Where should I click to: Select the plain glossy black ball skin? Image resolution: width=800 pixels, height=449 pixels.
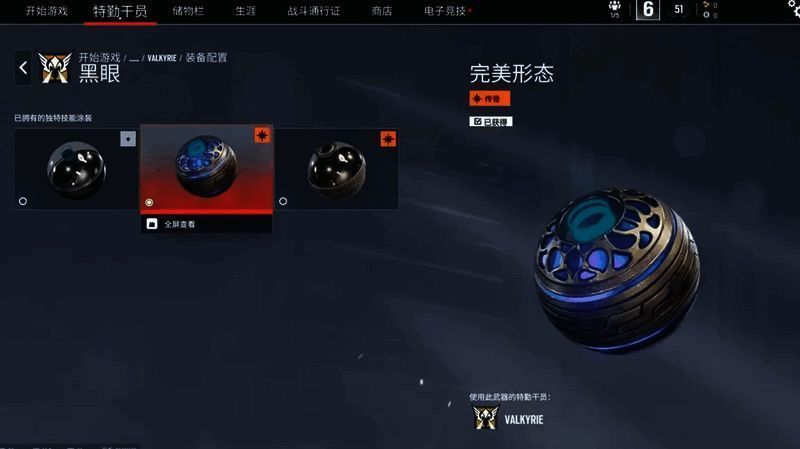[x=76, y=168]
